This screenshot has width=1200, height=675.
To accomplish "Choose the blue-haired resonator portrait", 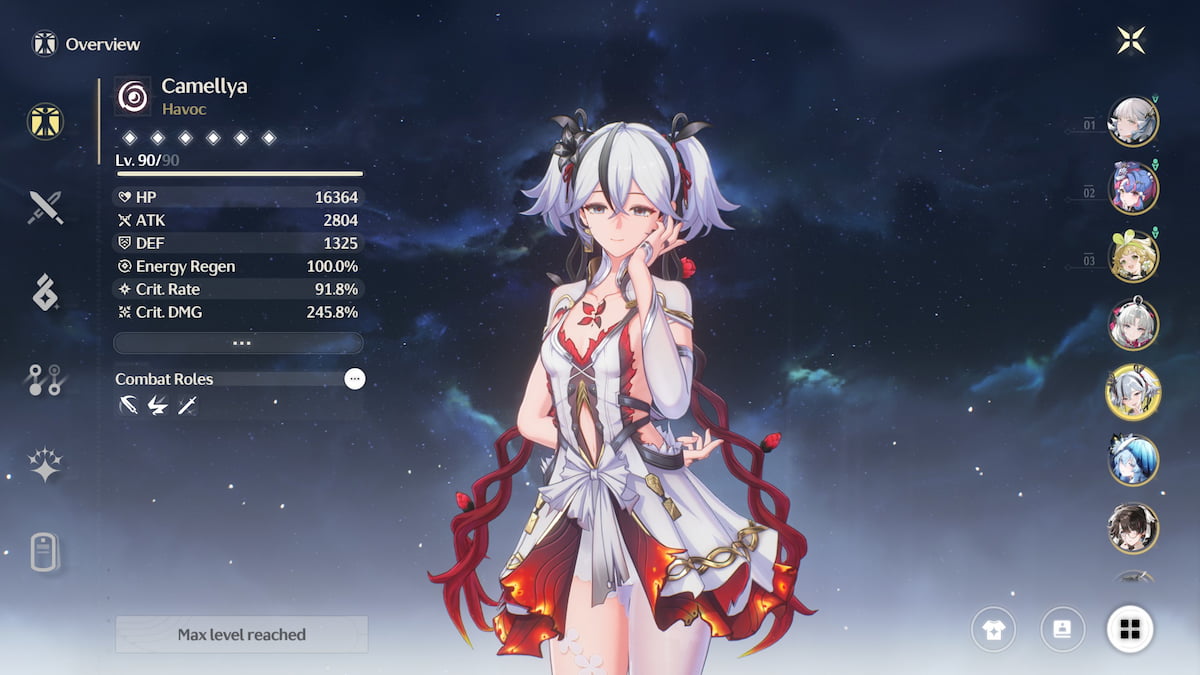I will [x=1133, y=460].
